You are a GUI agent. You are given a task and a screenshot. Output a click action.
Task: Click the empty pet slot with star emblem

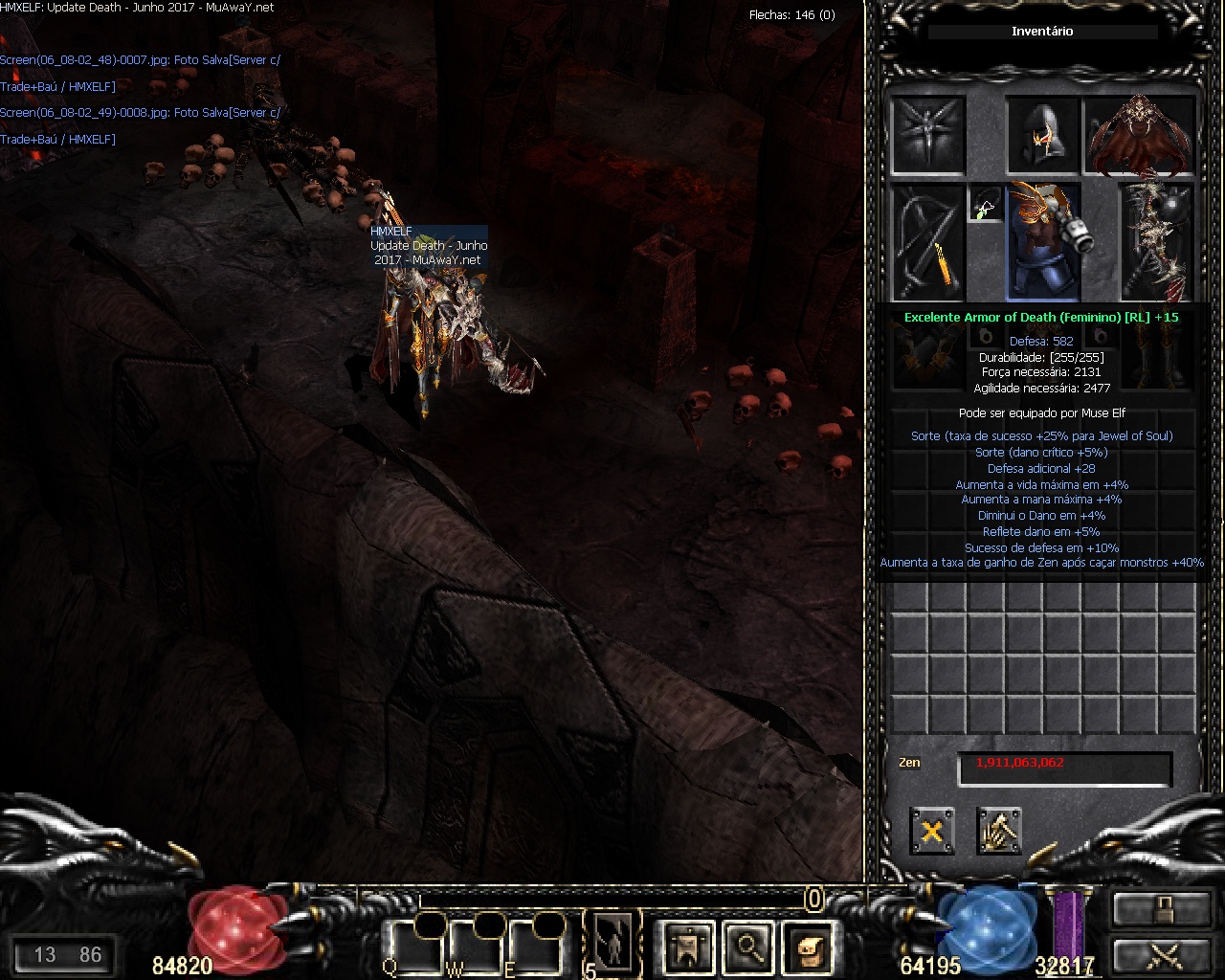927,134
